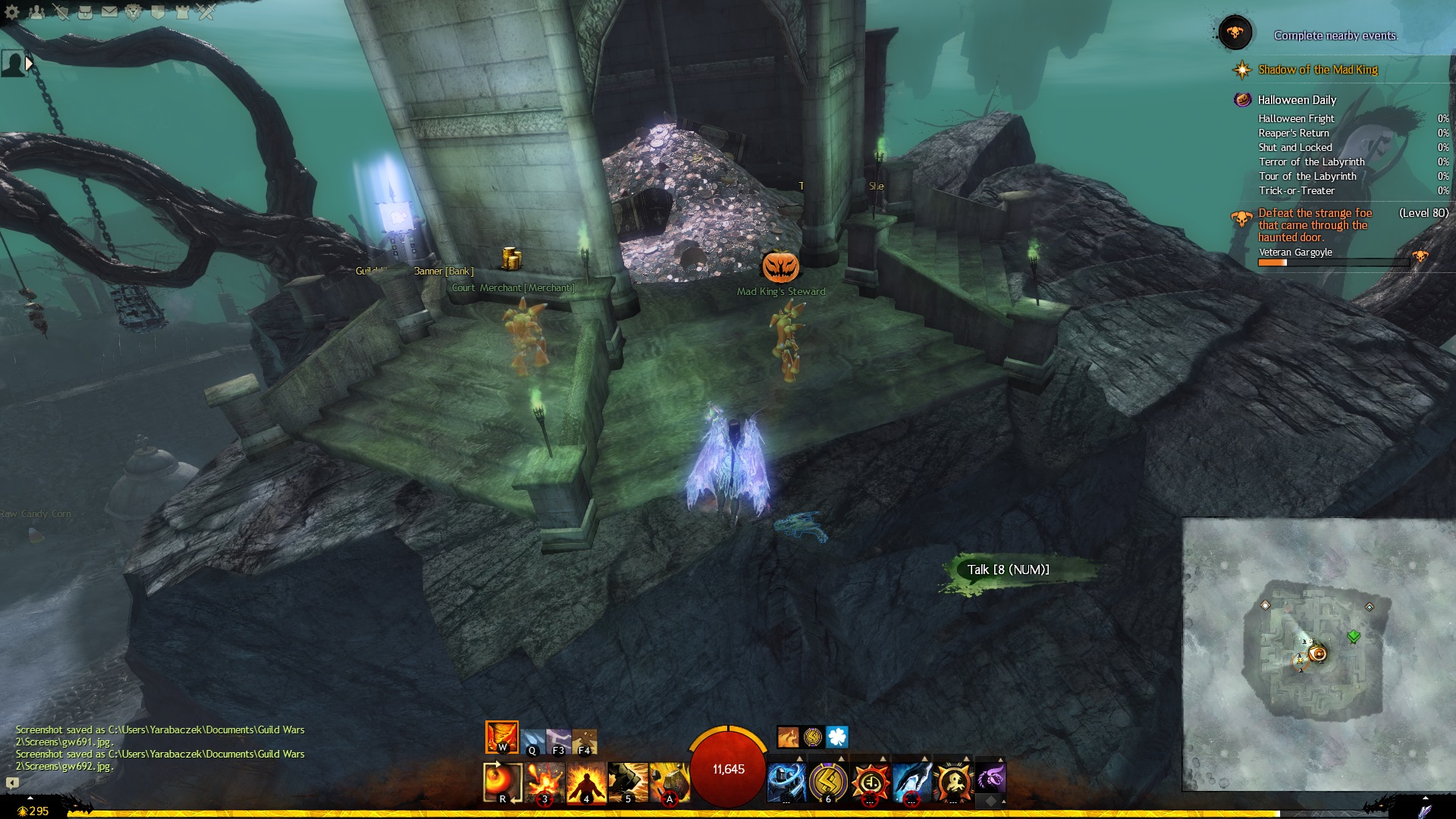Talk via the green Talk prompt
This screenshot has width=1456, height=819.
[x=1008, y=570]
